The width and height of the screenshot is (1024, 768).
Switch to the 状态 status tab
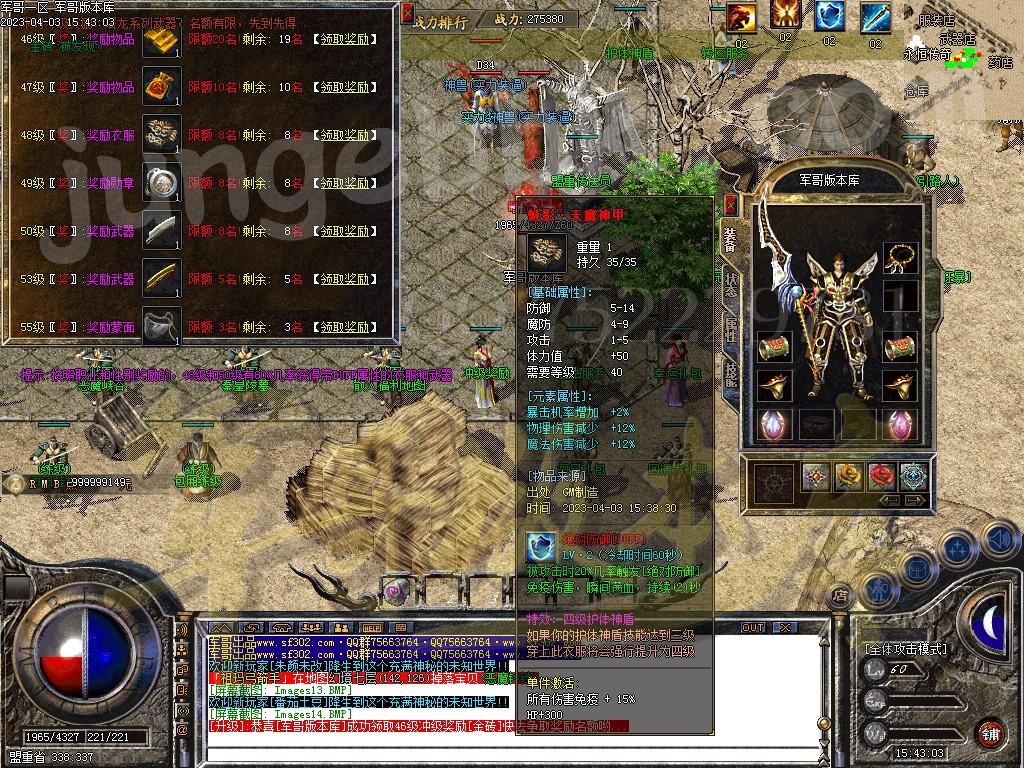click(x=731, y=284)
